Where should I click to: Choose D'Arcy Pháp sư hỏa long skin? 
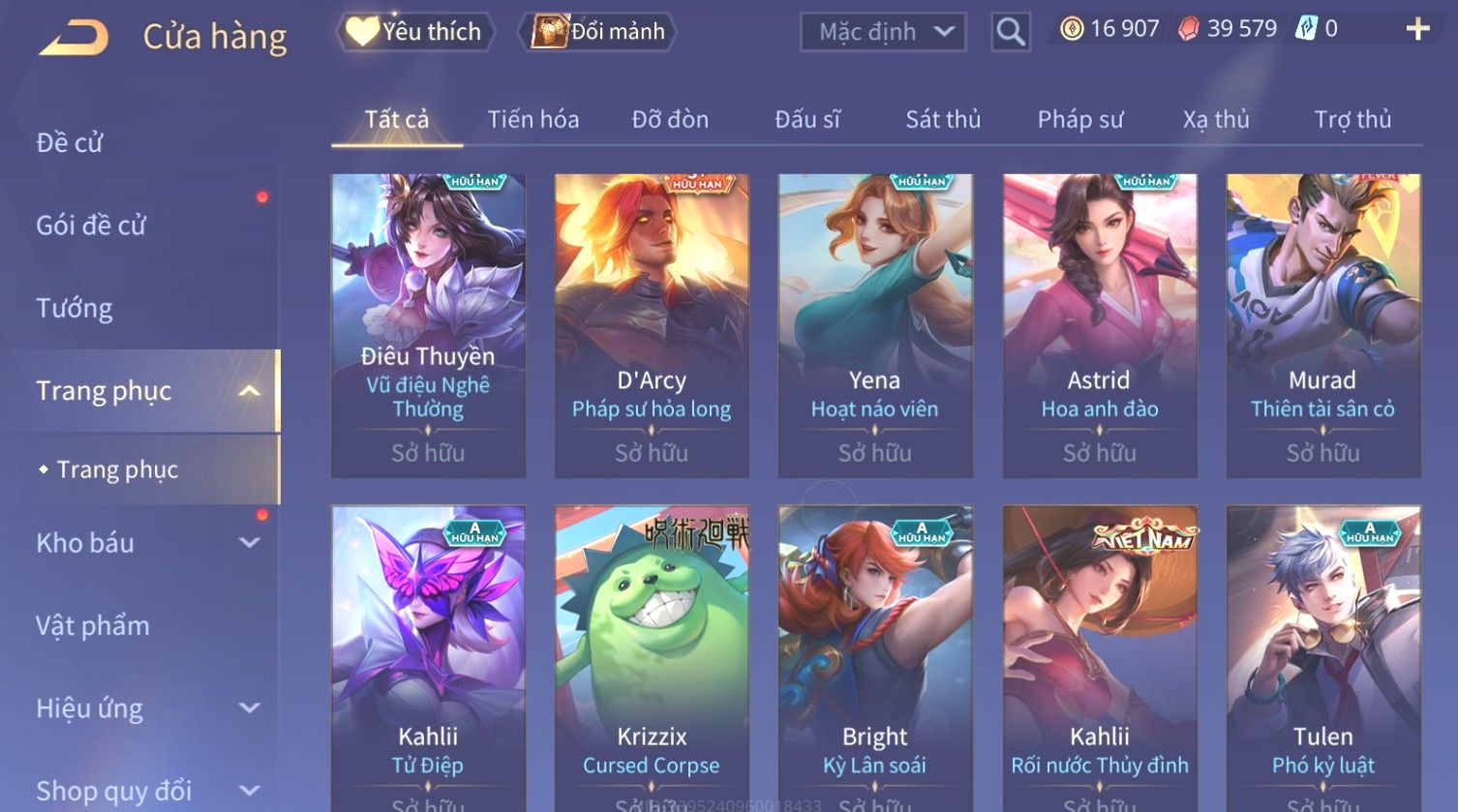click(652, 324)
